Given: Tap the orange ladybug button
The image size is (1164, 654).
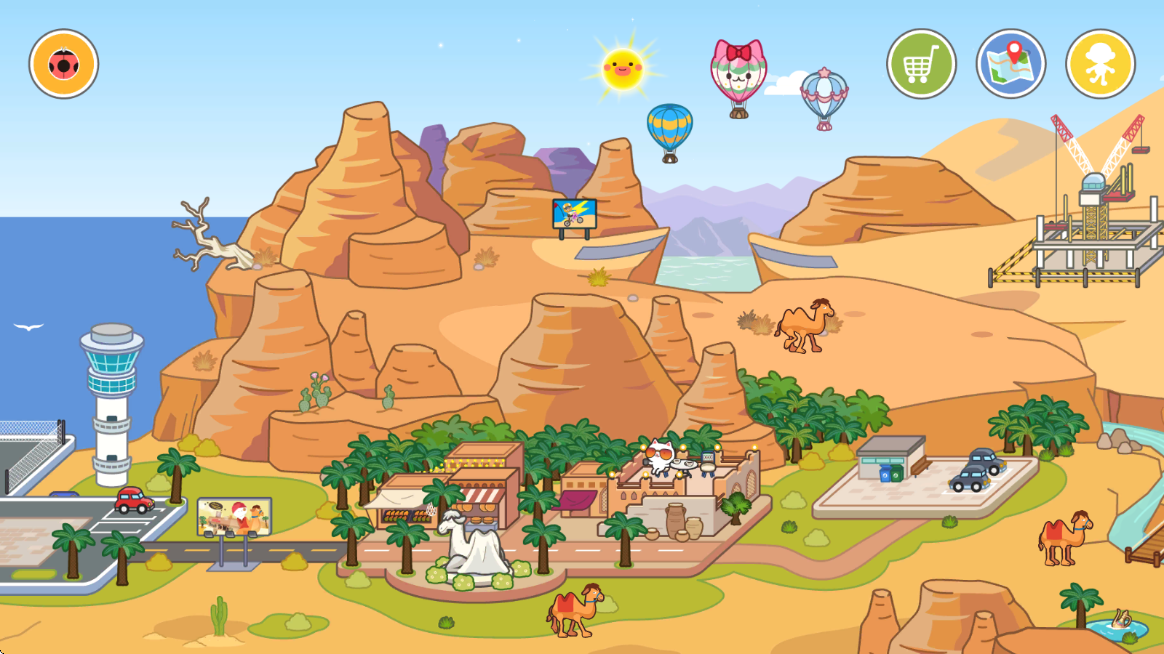Looking at the screenshot, I should (64, 65).
